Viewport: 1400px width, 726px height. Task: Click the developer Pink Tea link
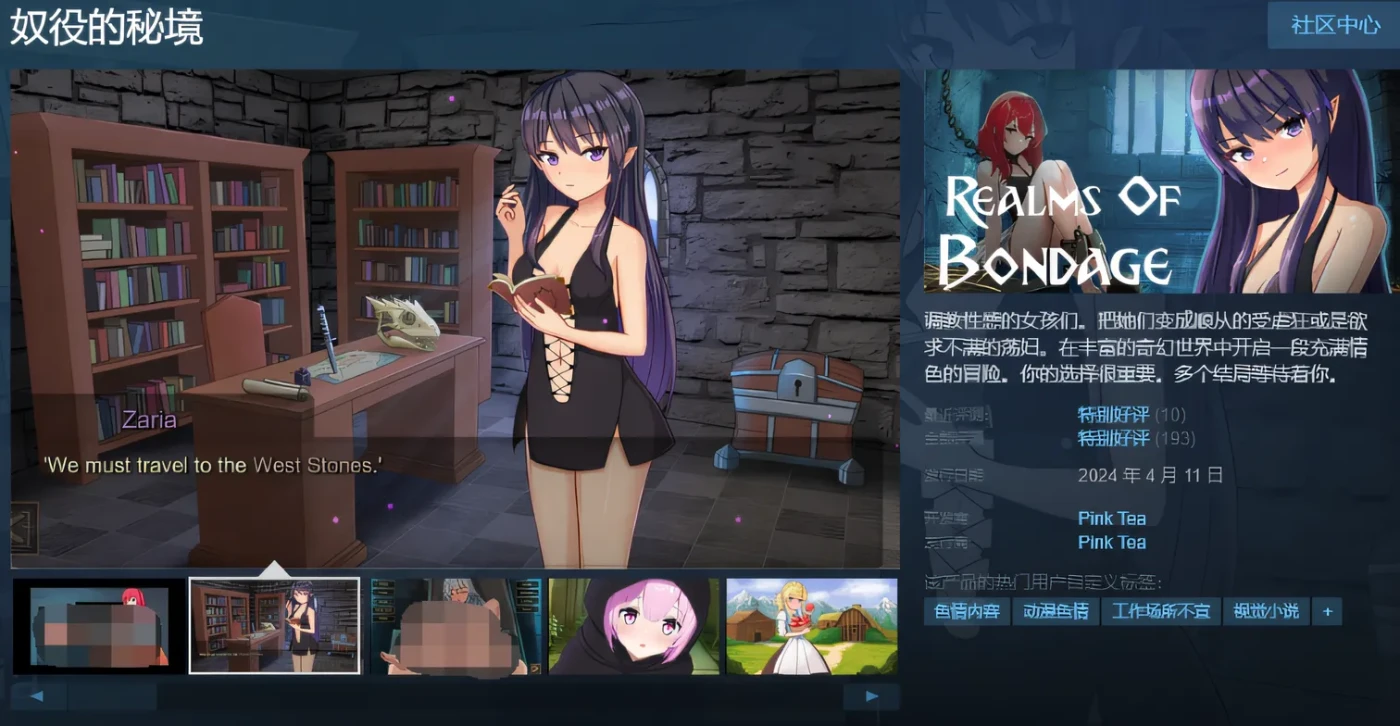pos(1112,518)
